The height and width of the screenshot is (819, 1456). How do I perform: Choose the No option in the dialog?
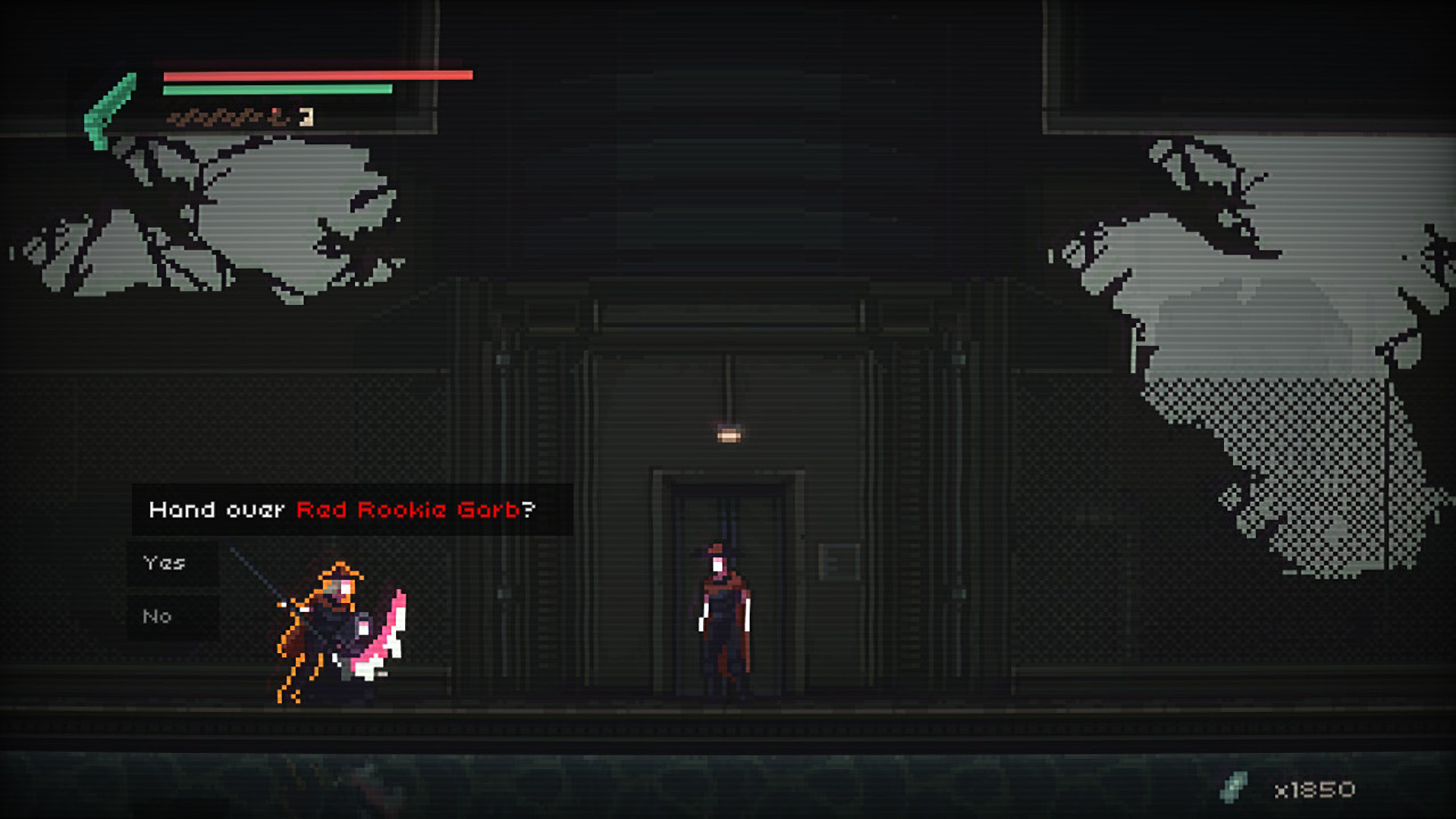[x=158, y=616]
